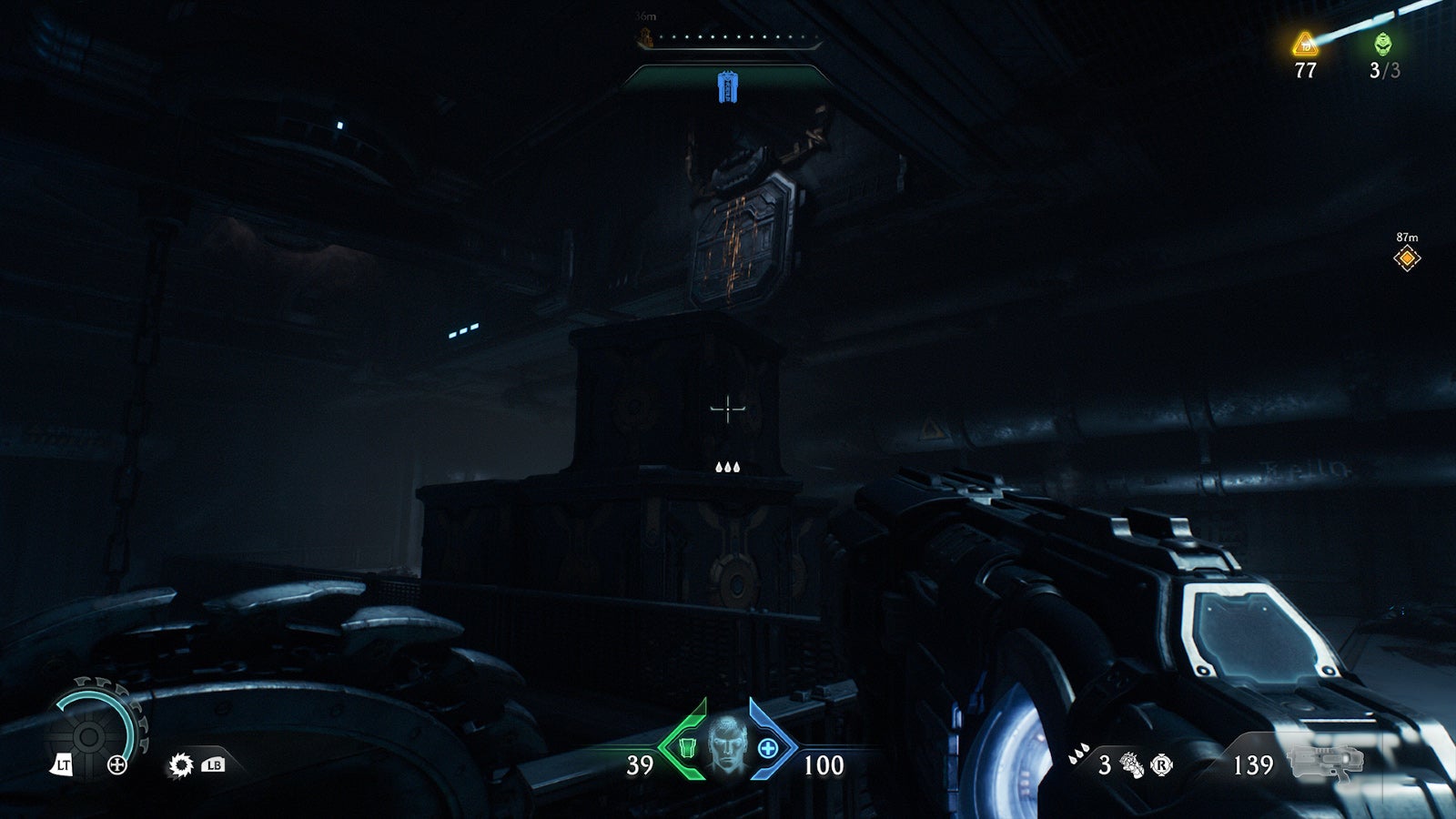Select the blue medicae cross icon near armor
This screenshot has height=819, width=1456.
(770, 748)
